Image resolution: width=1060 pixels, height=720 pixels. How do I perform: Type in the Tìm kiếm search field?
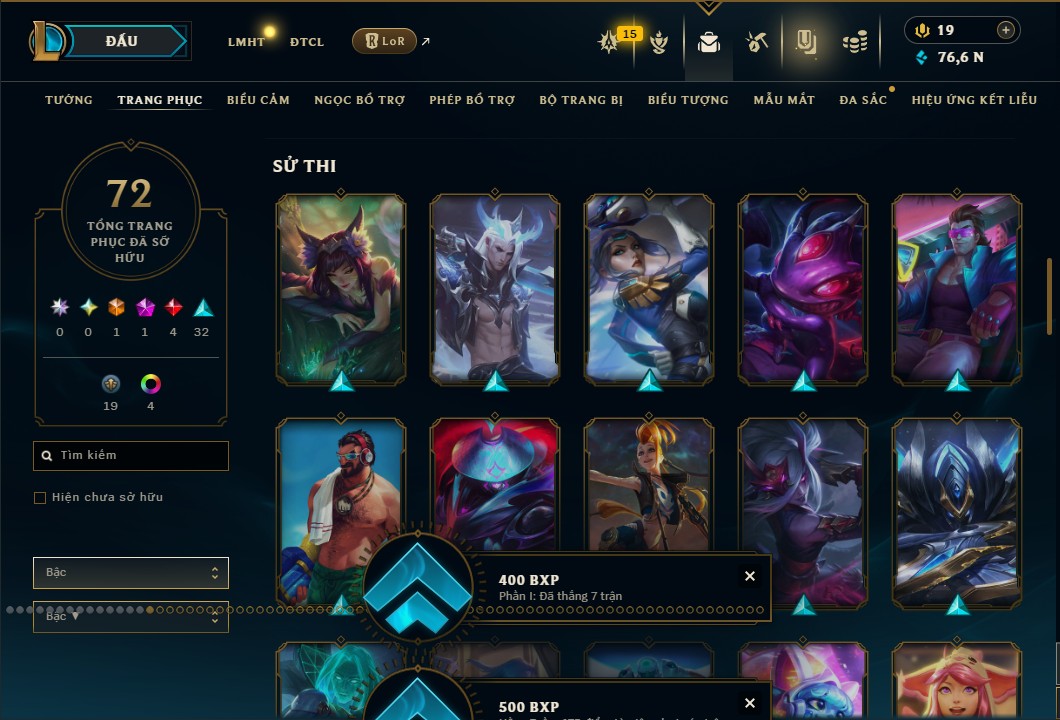pyautogui.click(x=140, y=456)
